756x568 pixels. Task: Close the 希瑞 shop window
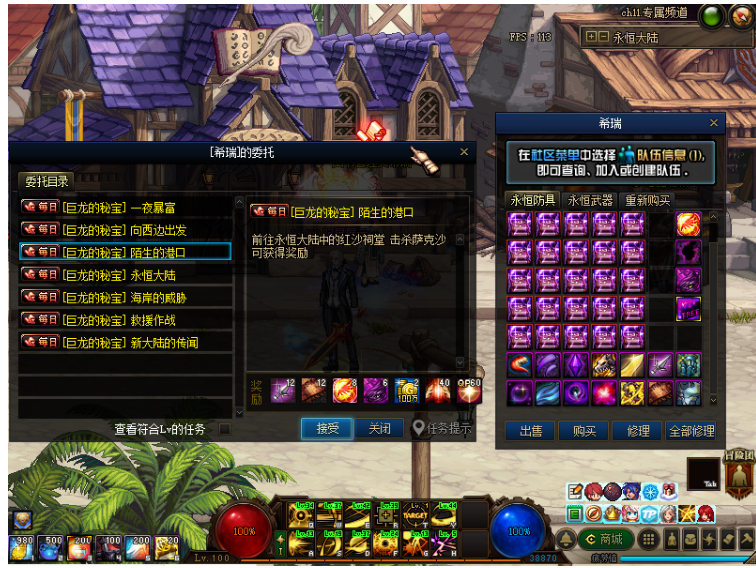point(714,123)
